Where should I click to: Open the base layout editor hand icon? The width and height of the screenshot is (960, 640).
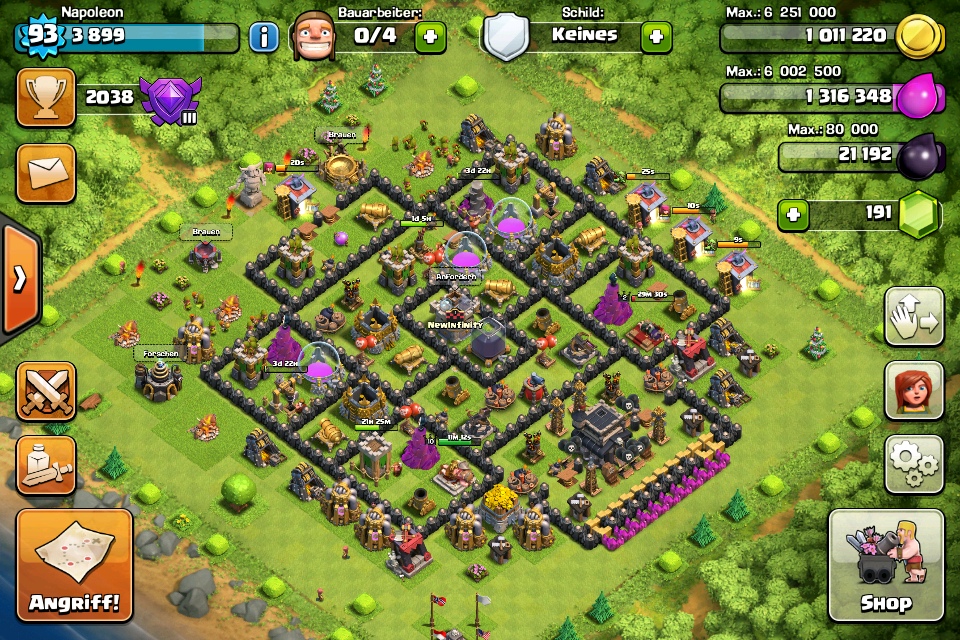click(914, 317)
